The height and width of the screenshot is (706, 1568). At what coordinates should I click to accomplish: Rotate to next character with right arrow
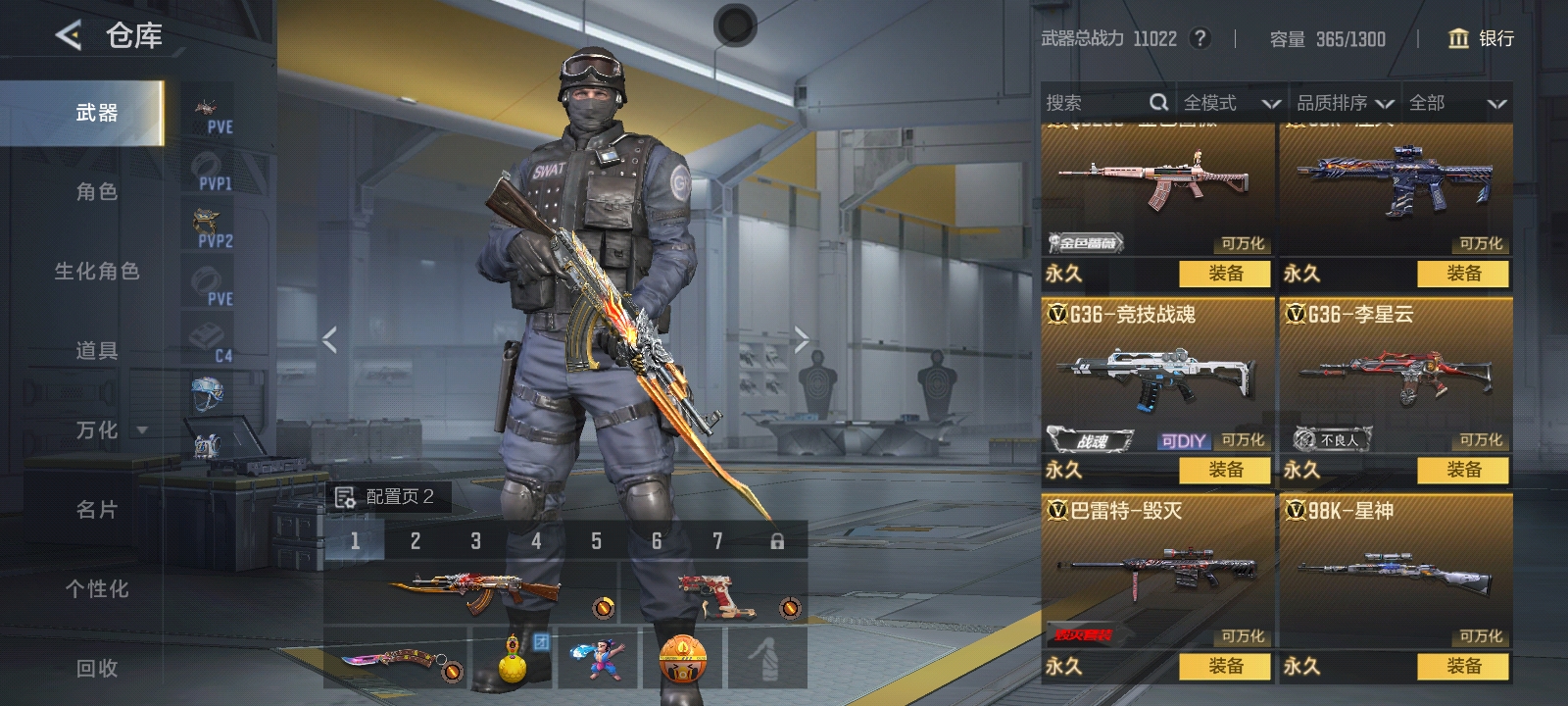point(802,340)
